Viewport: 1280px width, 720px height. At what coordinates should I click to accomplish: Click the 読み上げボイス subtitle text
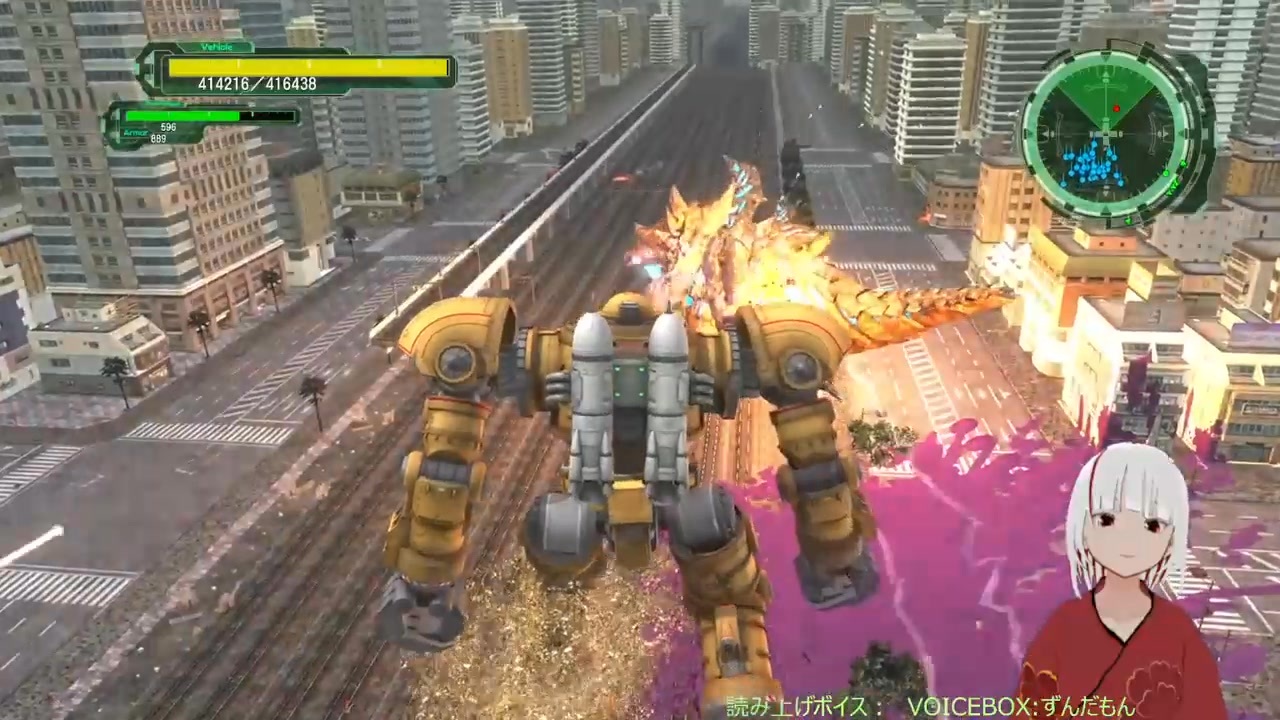click(x=800, y=705)
